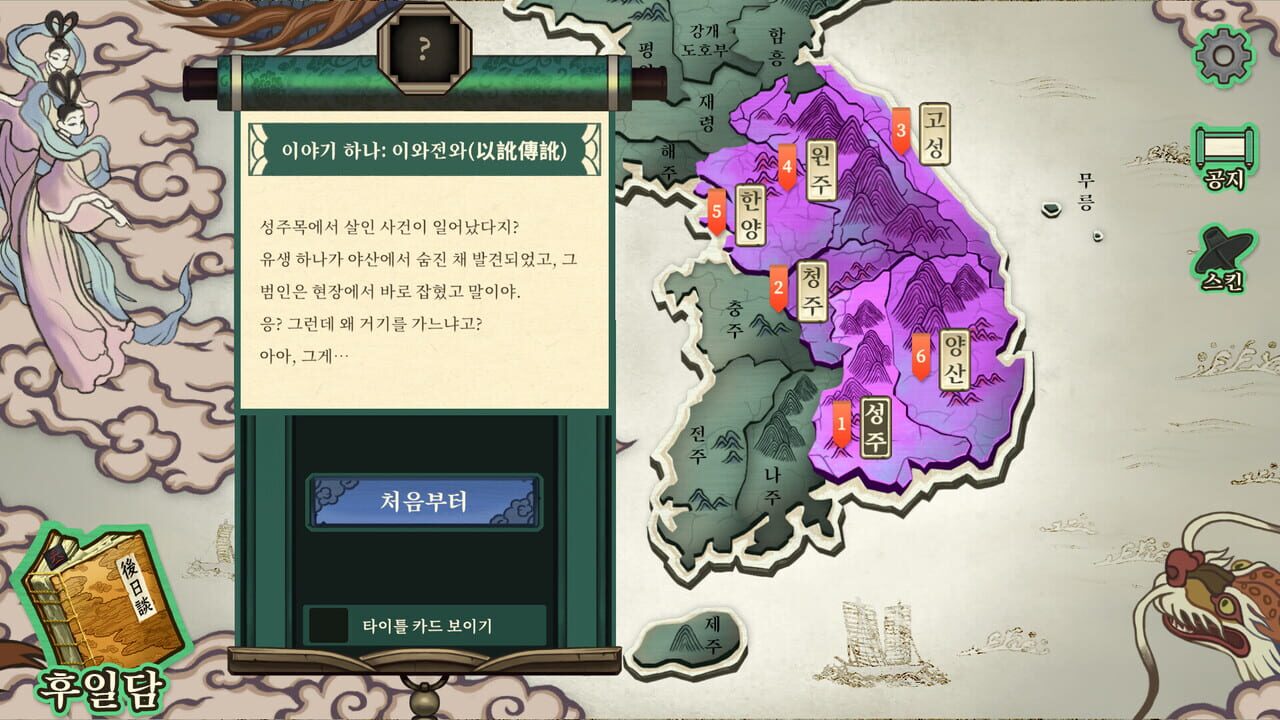
Task: Select map pin 6 at 양산
Action: [920, 353]
